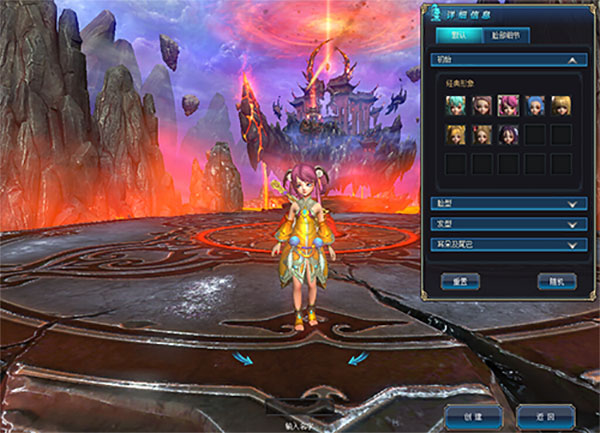This screenshot has height=433, width=600.
Task: Pick the blue-haired face preset
Action: (534, 106)
